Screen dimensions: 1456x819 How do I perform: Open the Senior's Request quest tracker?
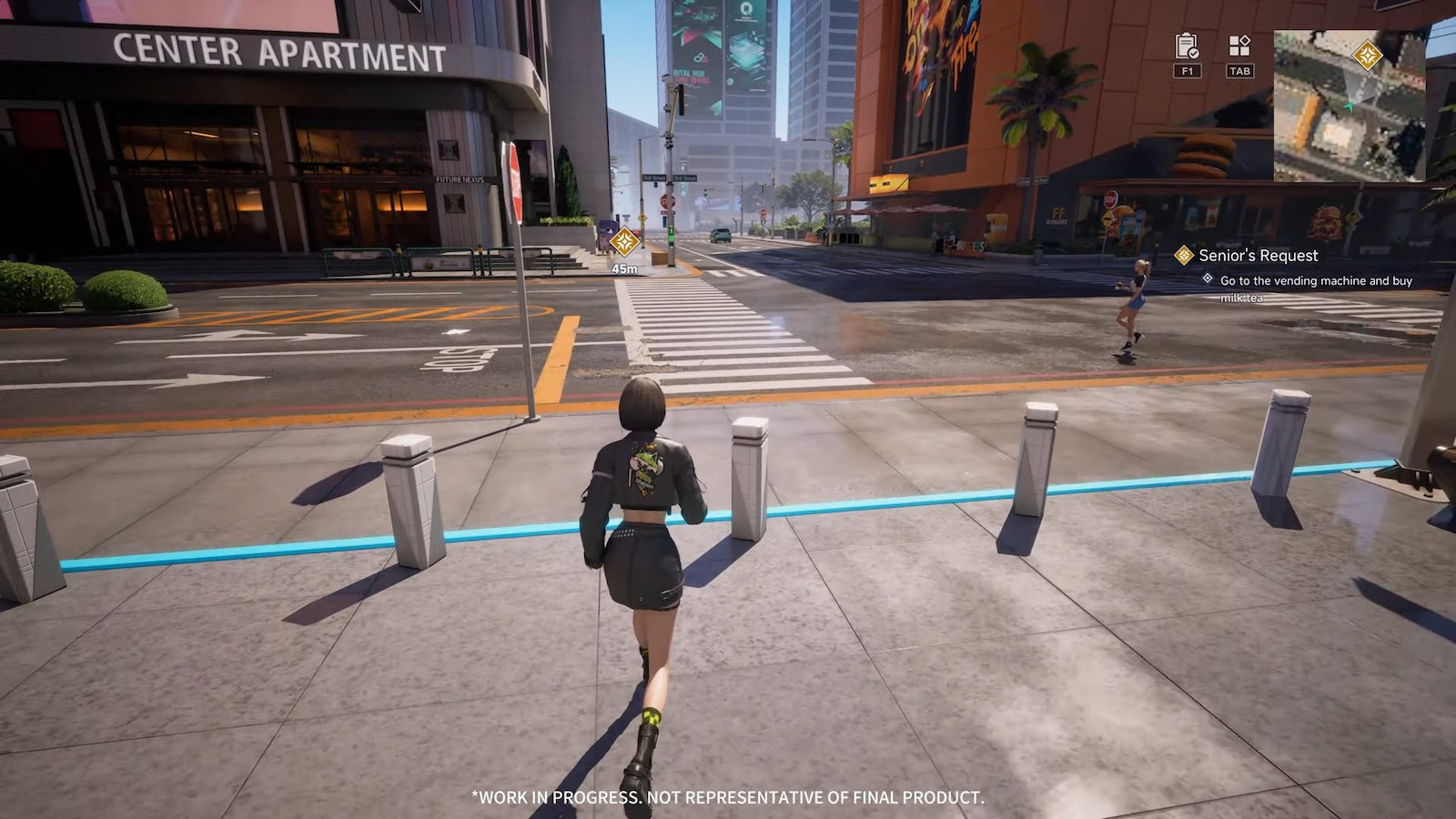coord(1258,256)
